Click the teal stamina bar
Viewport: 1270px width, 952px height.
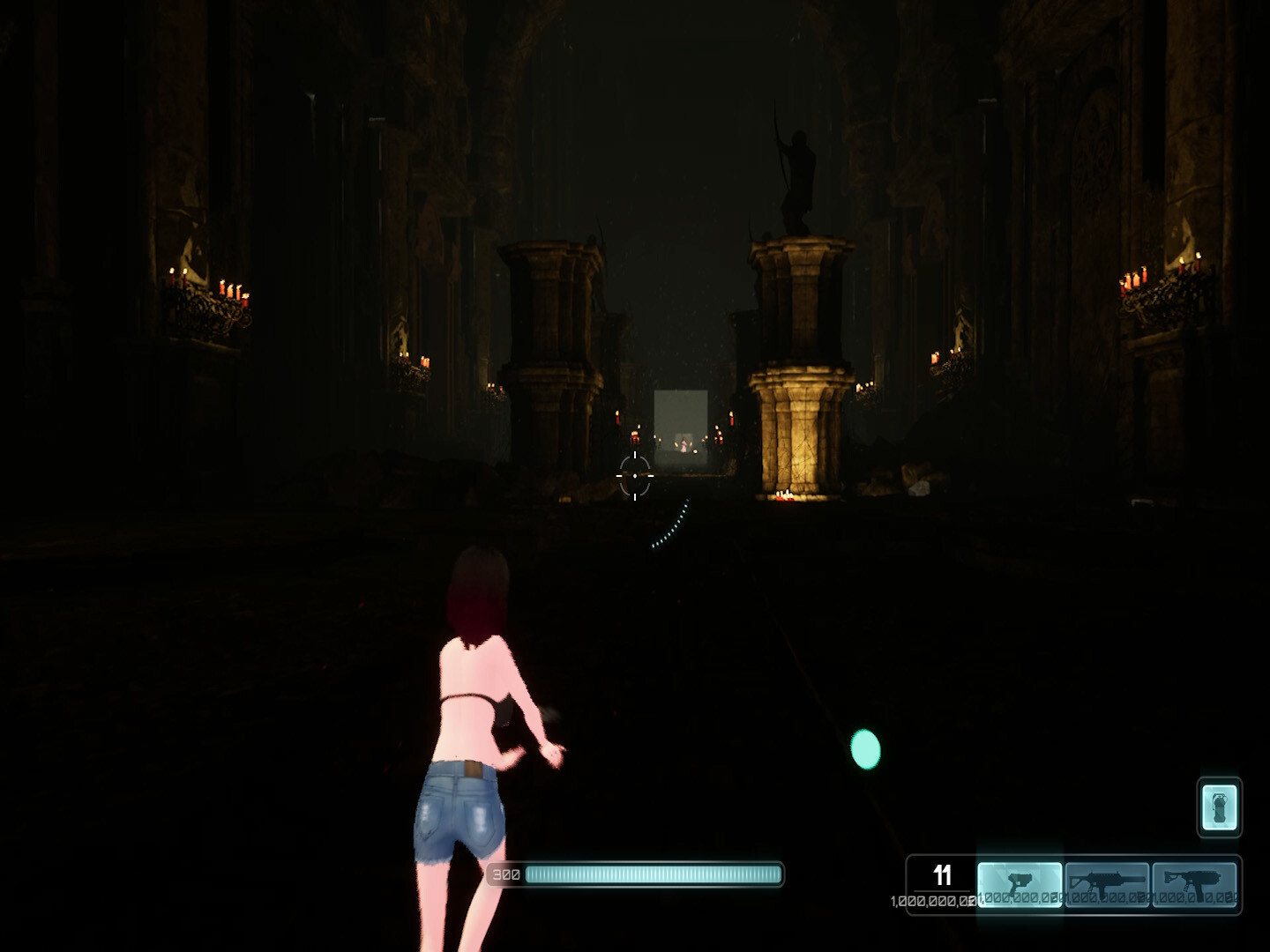click(x=653, y=874)
